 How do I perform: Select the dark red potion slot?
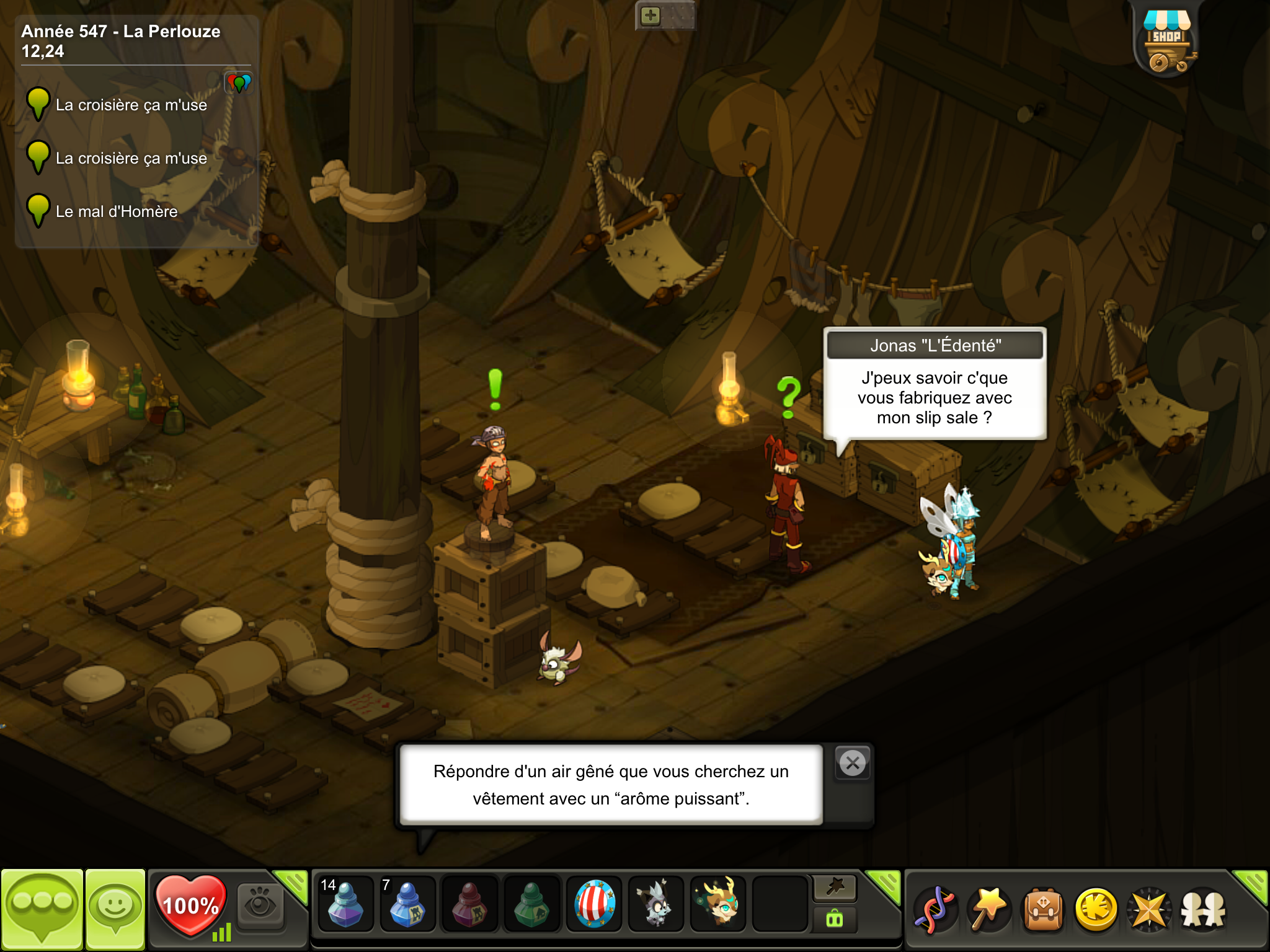click(469, 904)
